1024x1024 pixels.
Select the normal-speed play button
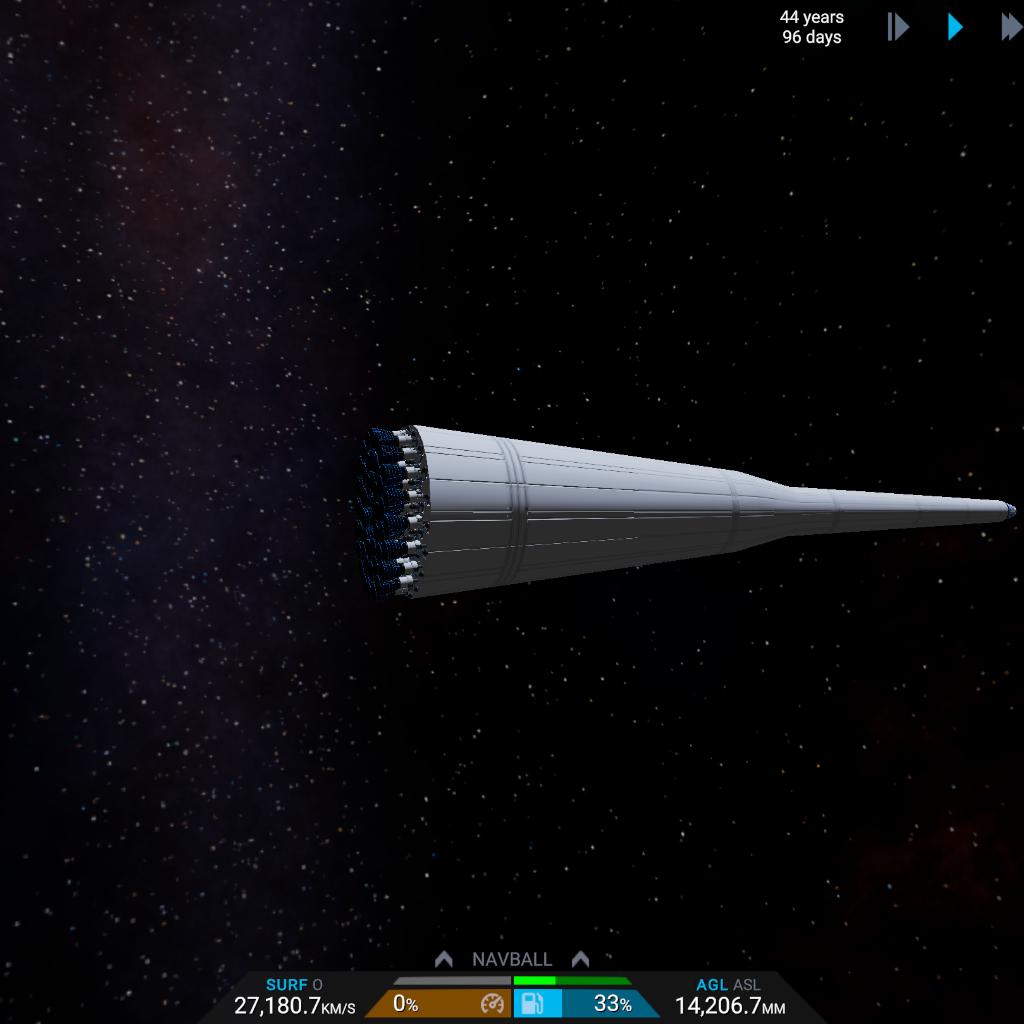pyautogui.click(x=955, y=27)
